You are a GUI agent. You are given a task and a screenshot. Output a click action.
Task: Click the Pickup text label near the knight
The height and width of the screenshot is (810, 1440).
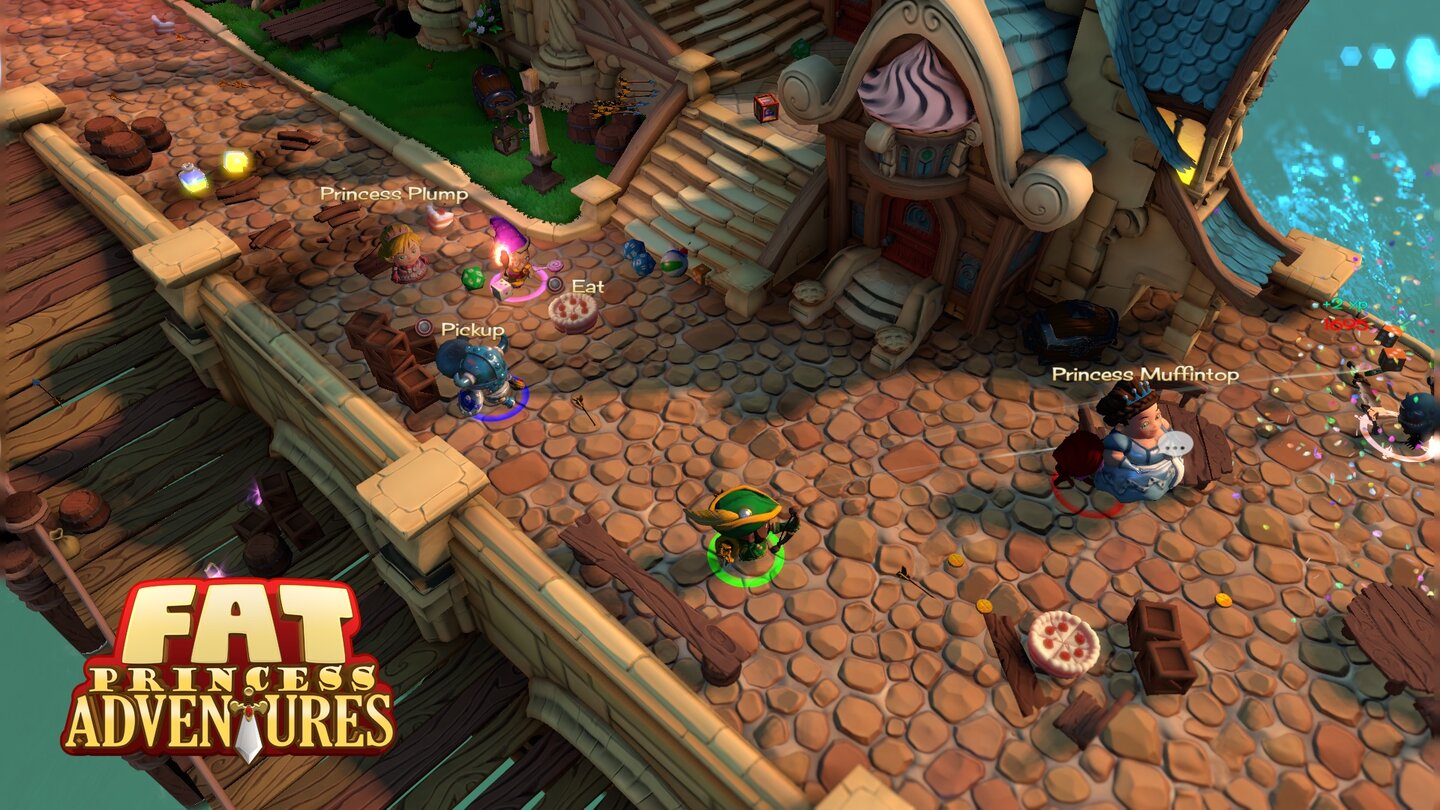471,330
